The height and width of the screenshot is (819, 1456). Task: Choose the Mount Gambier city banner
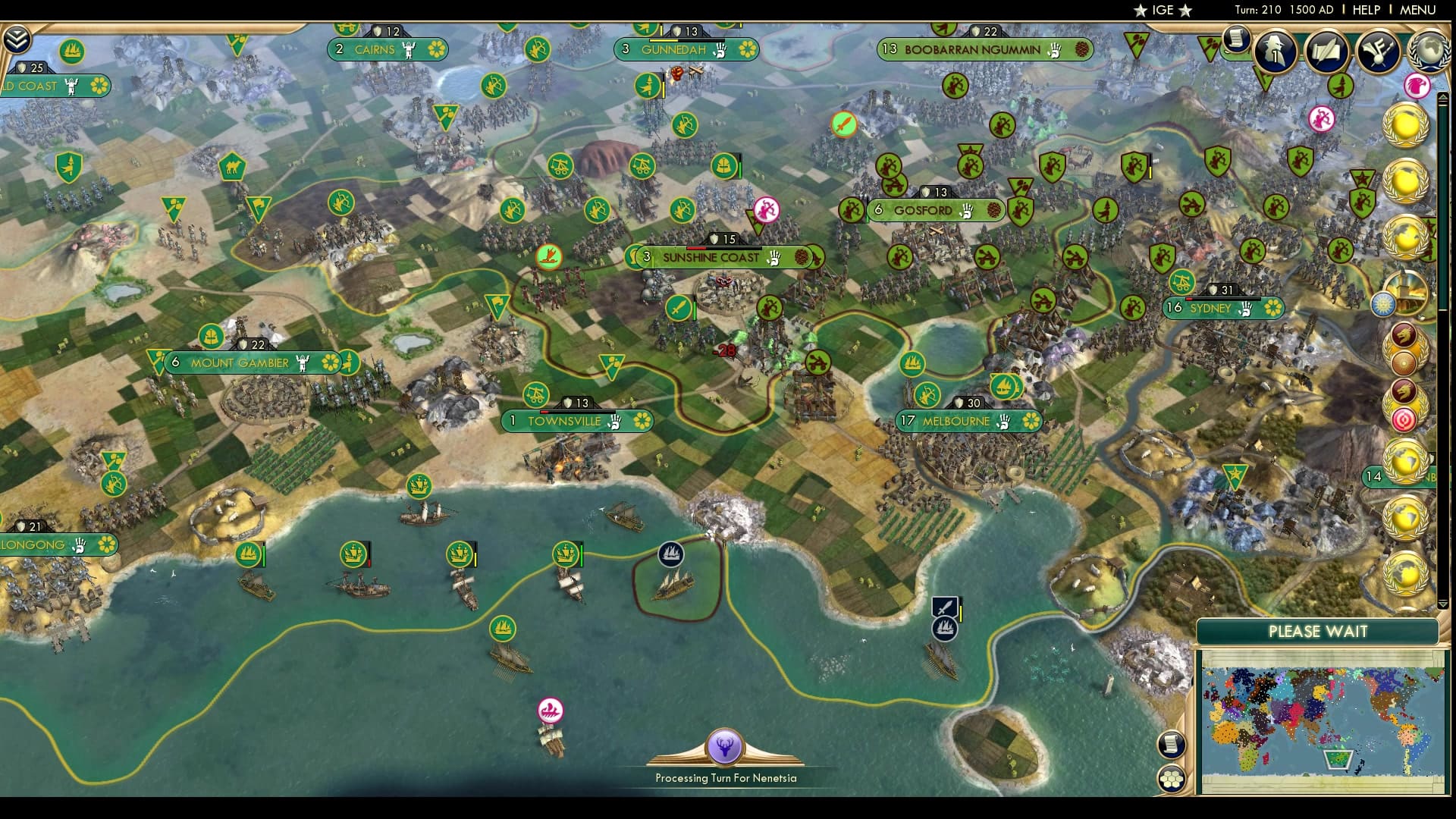(240, 363)
